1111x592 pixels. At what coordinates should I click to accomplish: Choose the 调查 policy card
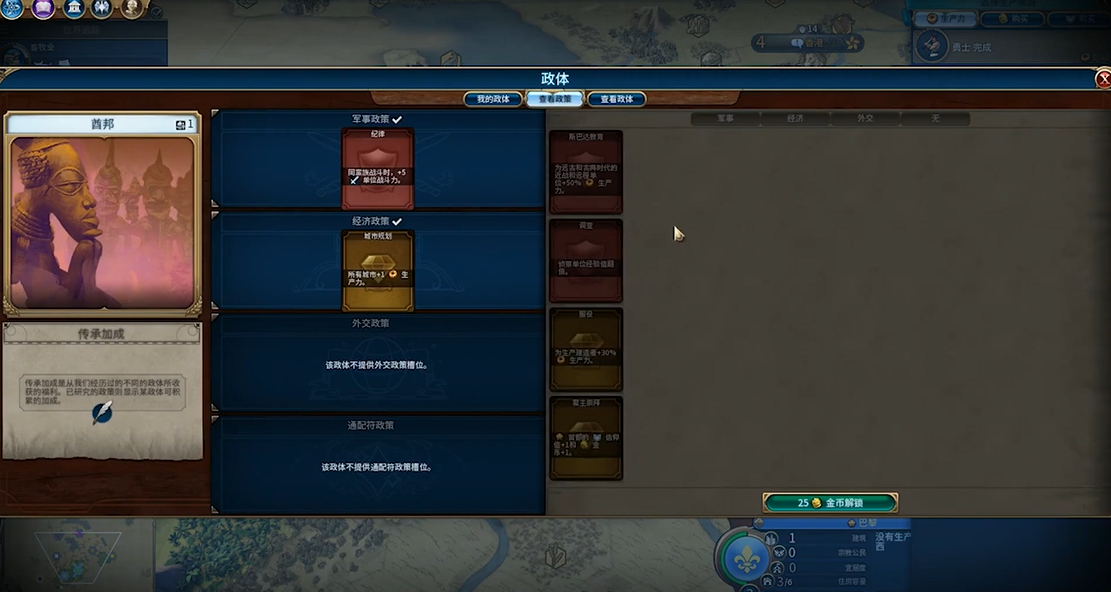tap(586, 260)
